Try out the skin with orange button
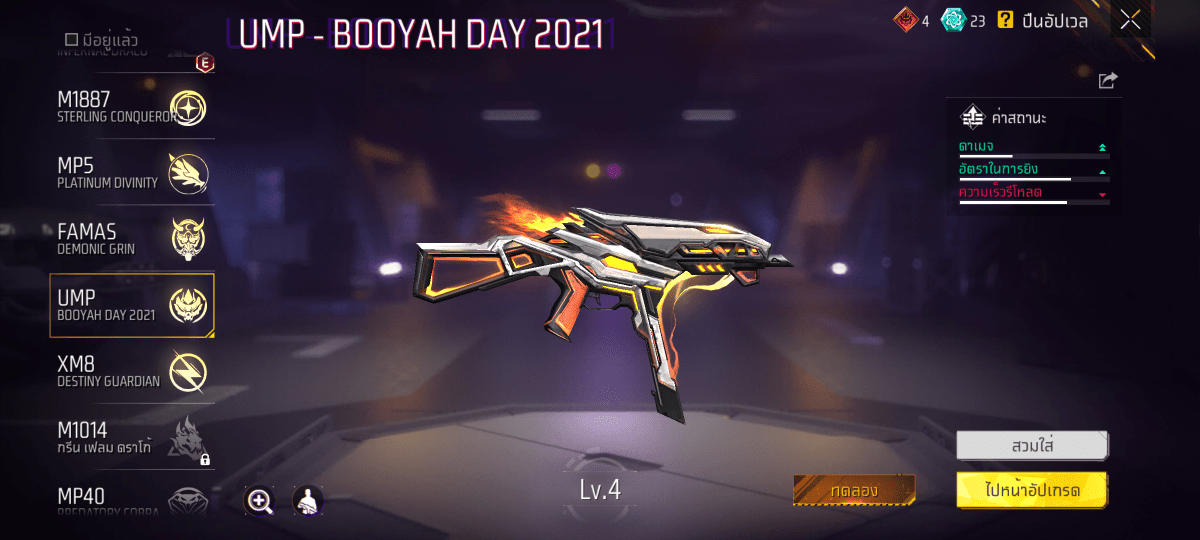This screenshot has height=540, width=1200. pos(854,490)
